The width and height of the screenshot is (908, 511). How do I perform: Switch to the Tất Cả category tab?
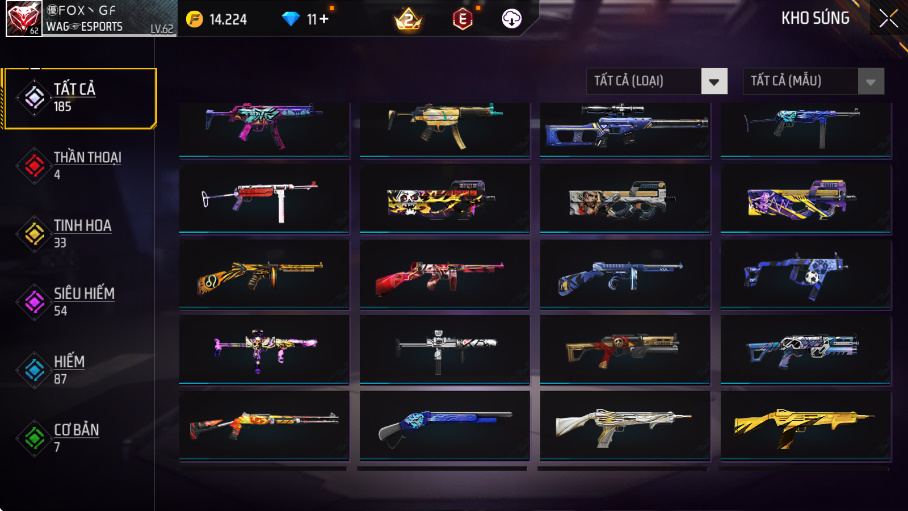[x=79, y=98]
